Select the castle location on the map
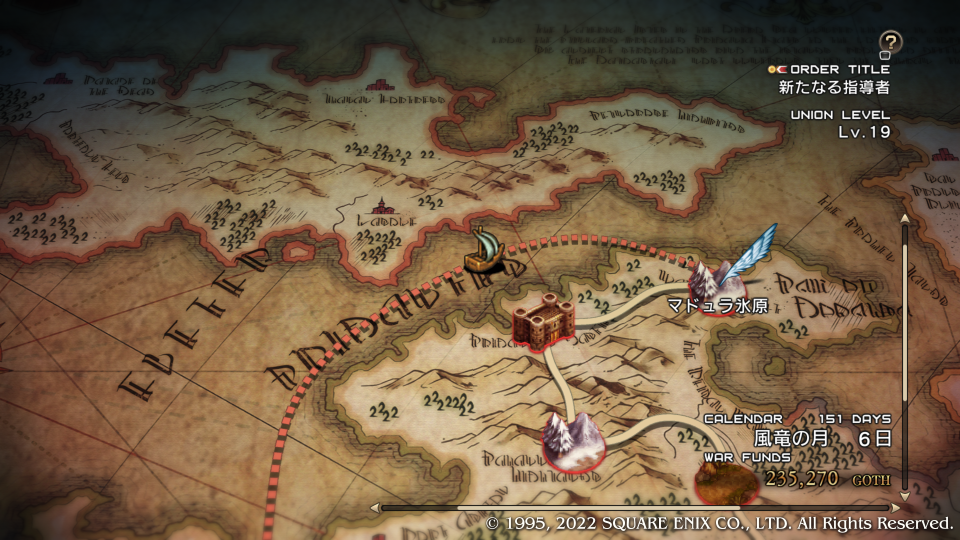The height and width of the screenshot is (540, 960). [542, 321]
